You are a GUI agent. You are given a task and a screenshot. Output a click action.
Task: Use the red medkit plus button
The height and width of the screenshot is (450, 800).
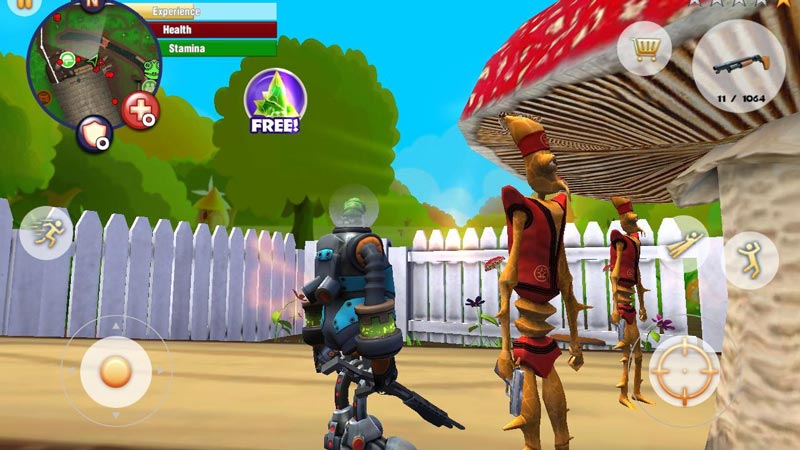pos(140,110)
